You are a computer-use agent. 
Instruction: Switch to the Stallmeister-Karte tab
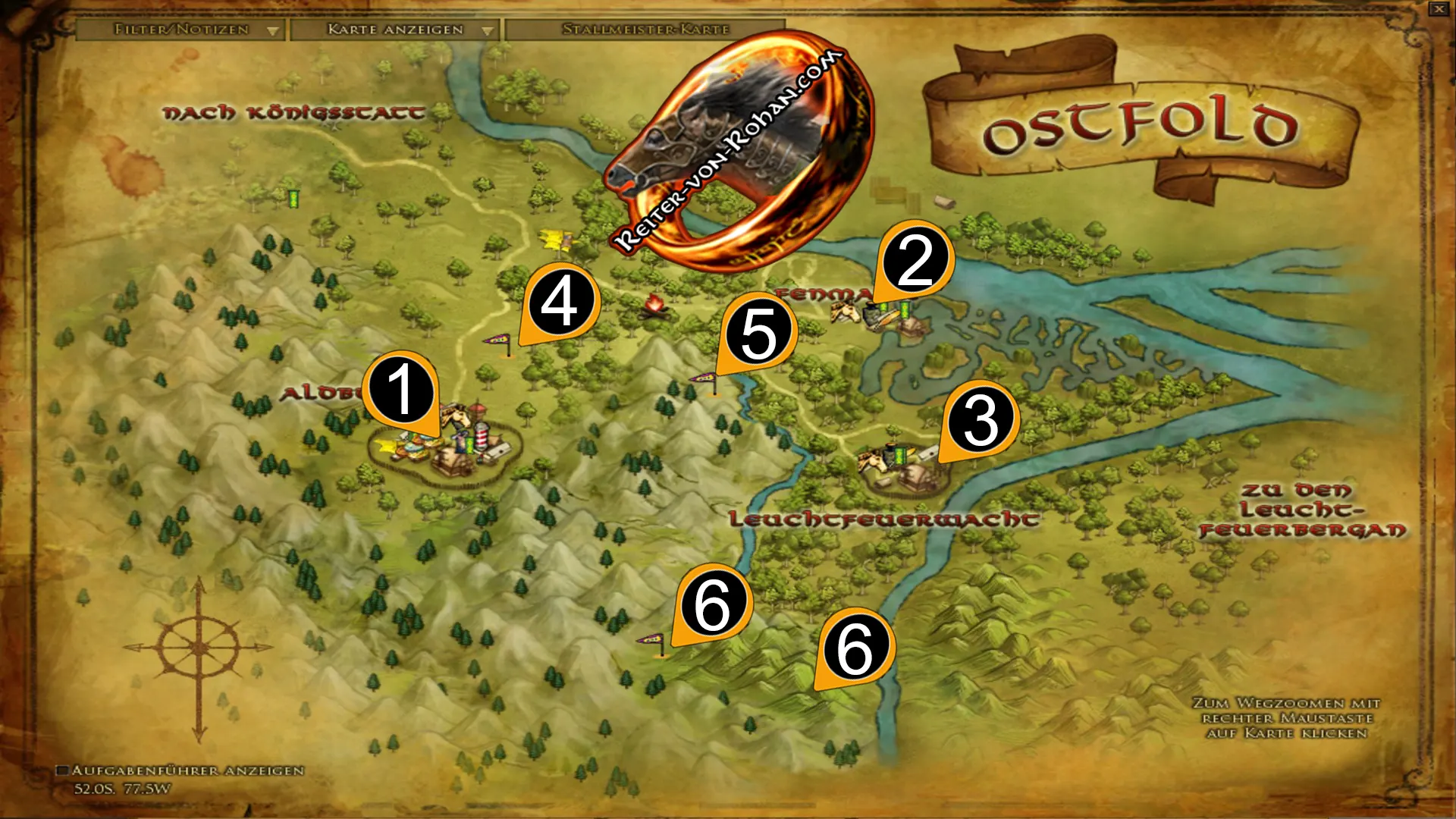tap(646, 30)
